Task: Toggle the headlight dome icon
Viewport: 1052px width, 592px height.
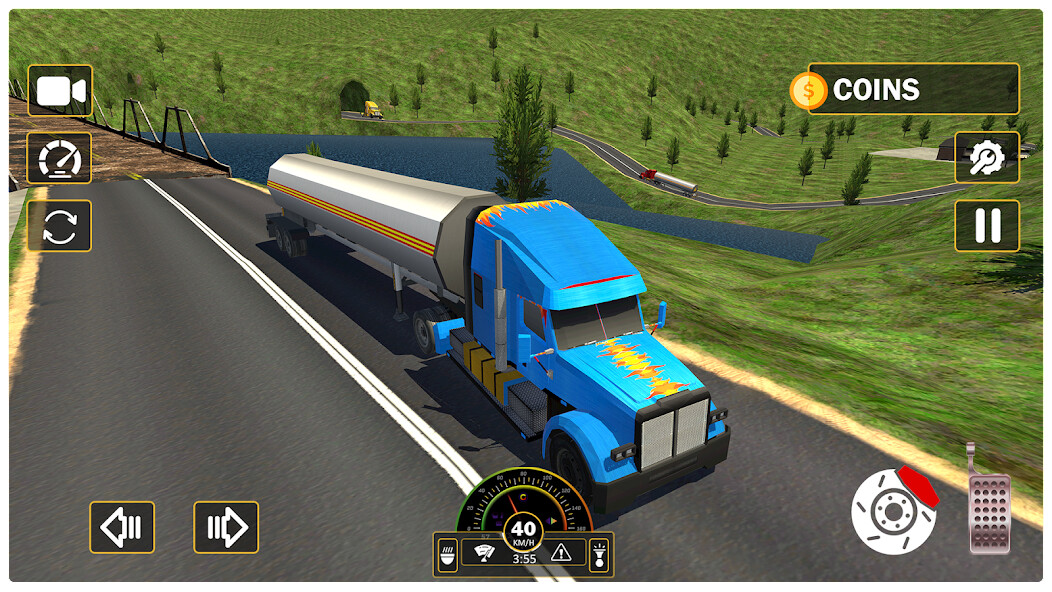Action: click(448, 553)
